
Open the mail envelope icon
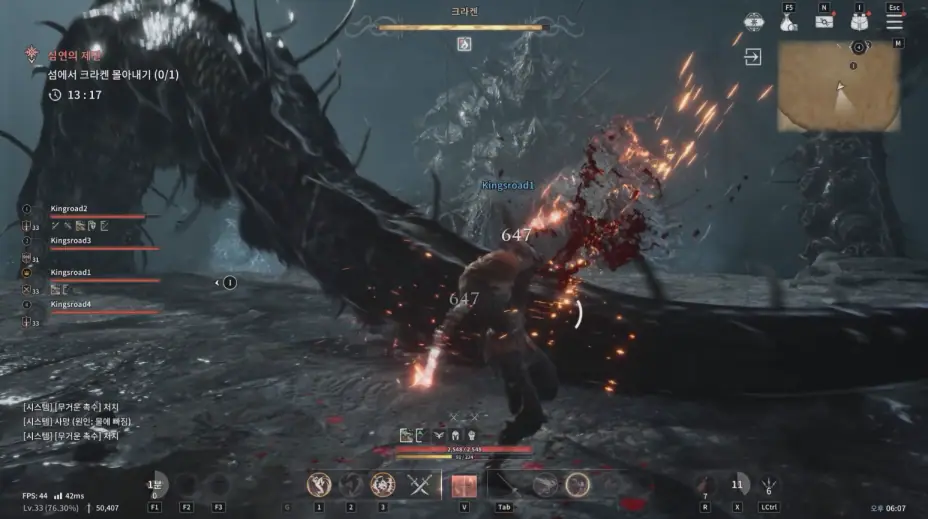[x=824, y=21]
